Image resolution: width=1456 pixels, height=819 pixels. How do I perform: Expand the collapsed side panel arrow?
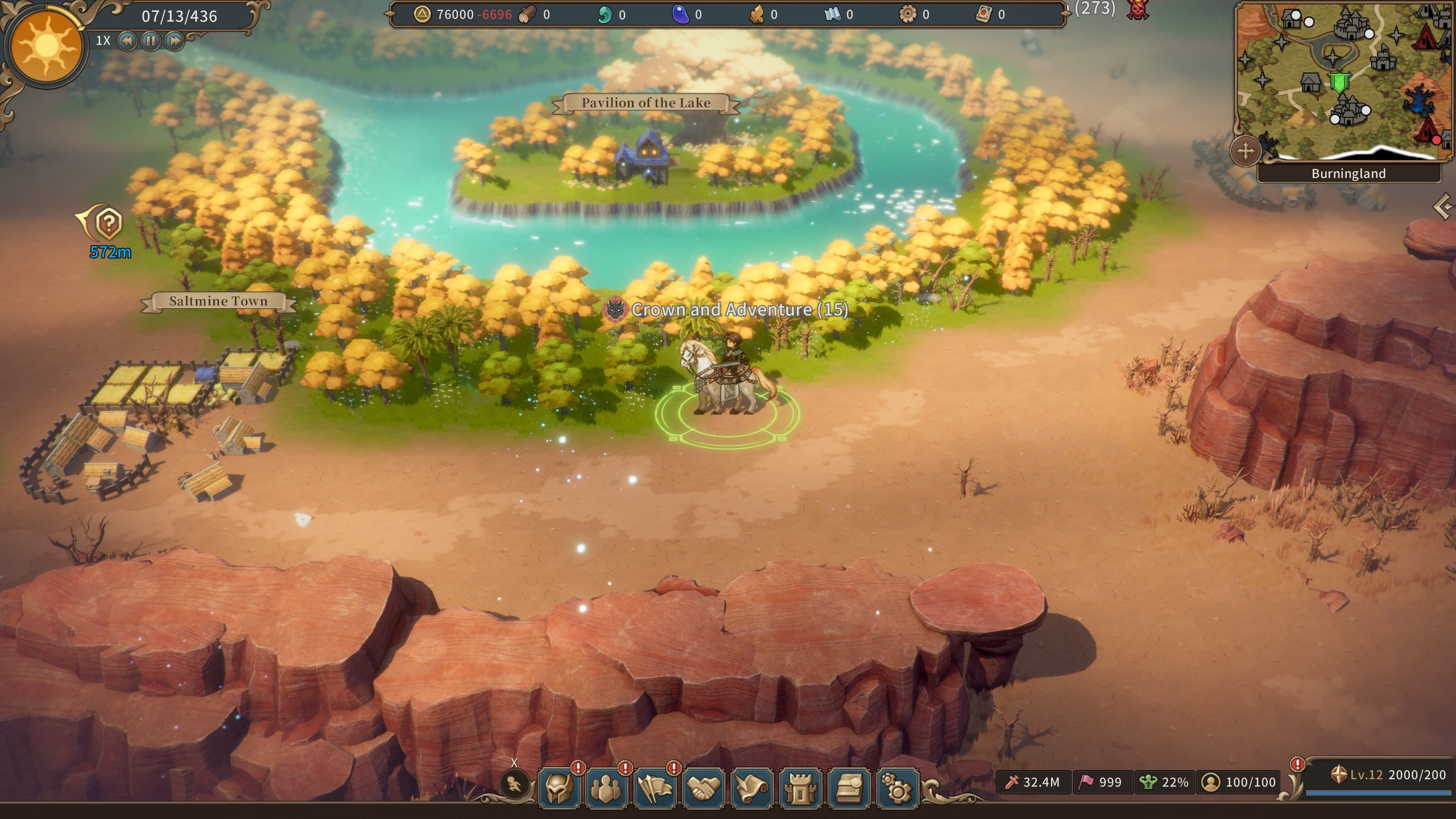point(1444,206)
